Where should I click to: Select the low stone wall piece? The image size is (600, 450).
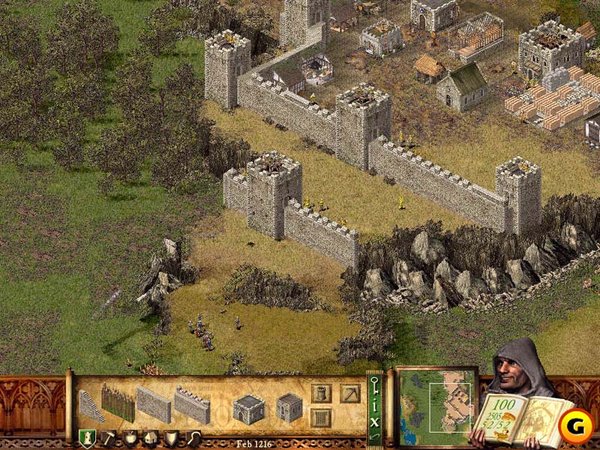coord(154,405)
